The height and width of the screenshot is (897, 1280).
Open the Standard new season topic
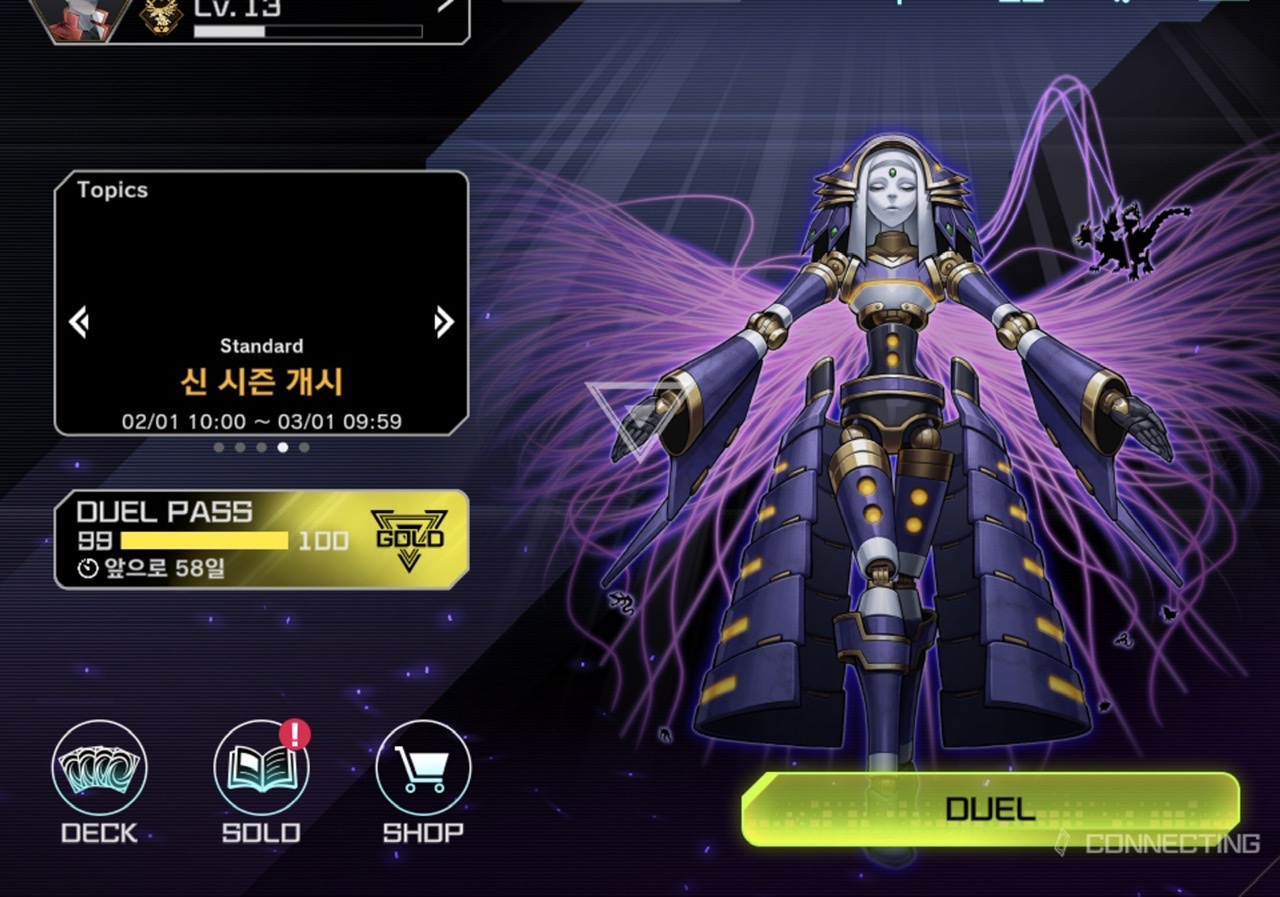pyautogui.click(x=261, y=380)
